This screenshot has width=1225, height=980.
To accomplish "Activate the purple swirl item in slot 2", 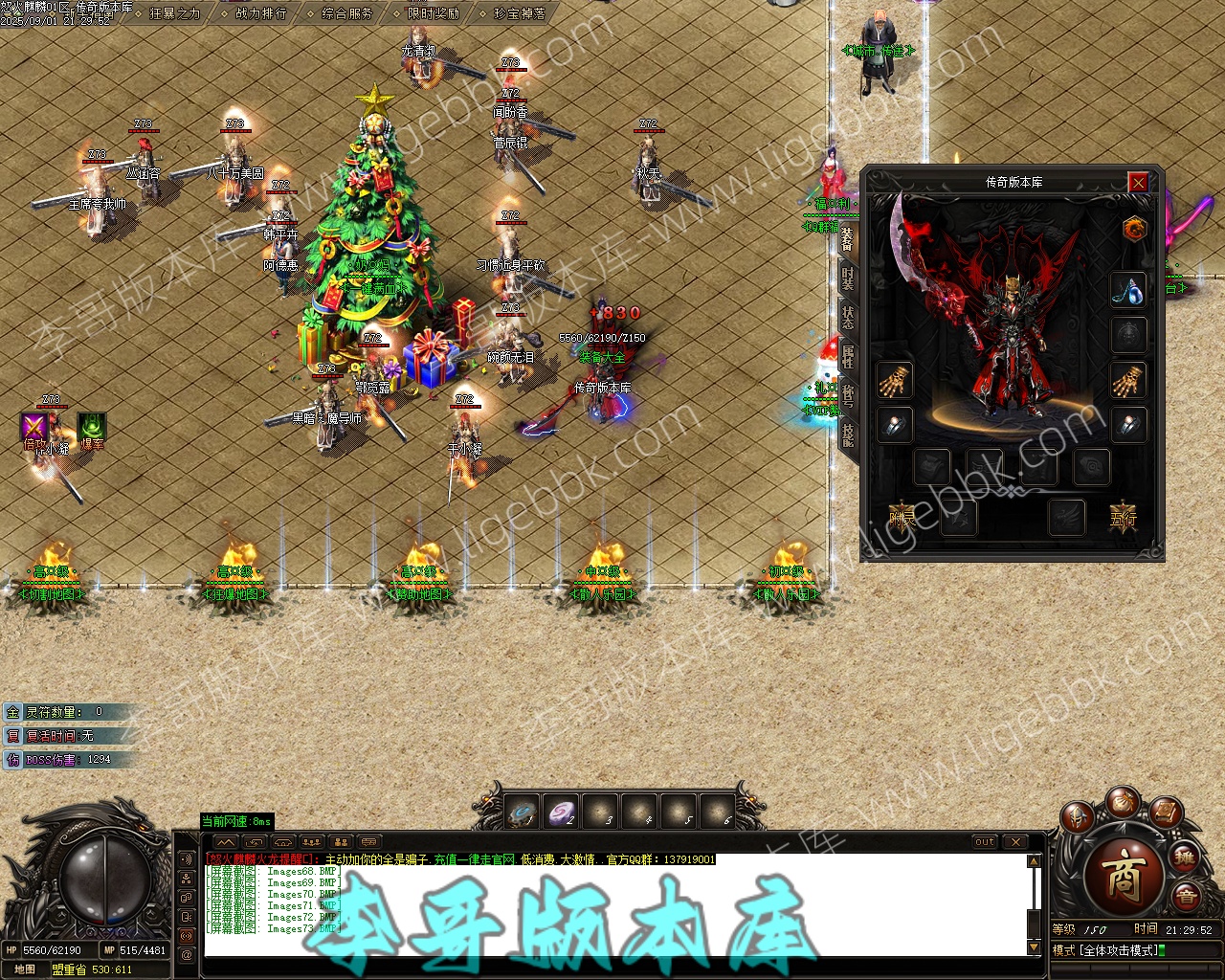I will (562, 813).
